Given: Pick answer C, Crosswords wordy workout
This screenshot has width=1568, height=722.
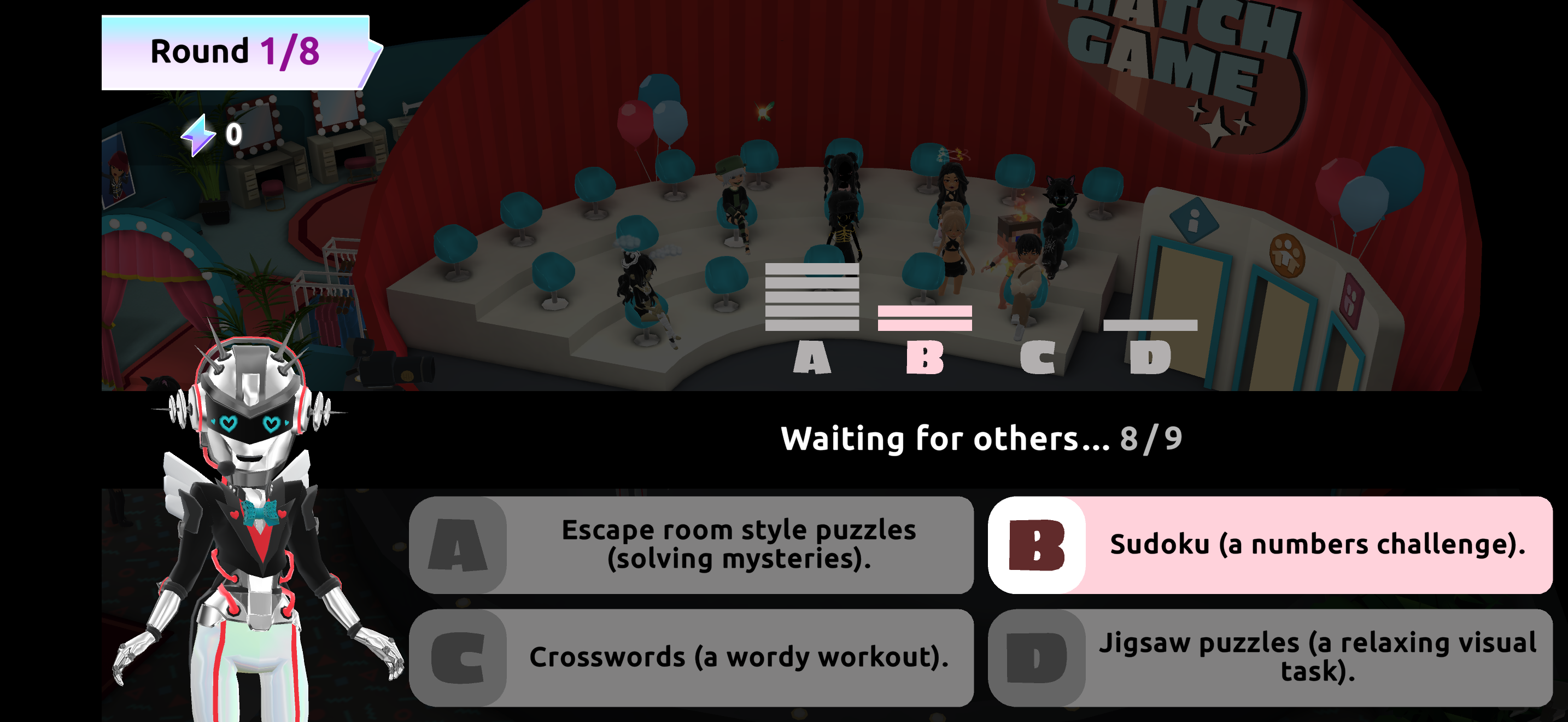Looking at the screenshot, I should [x=691, y=657].
